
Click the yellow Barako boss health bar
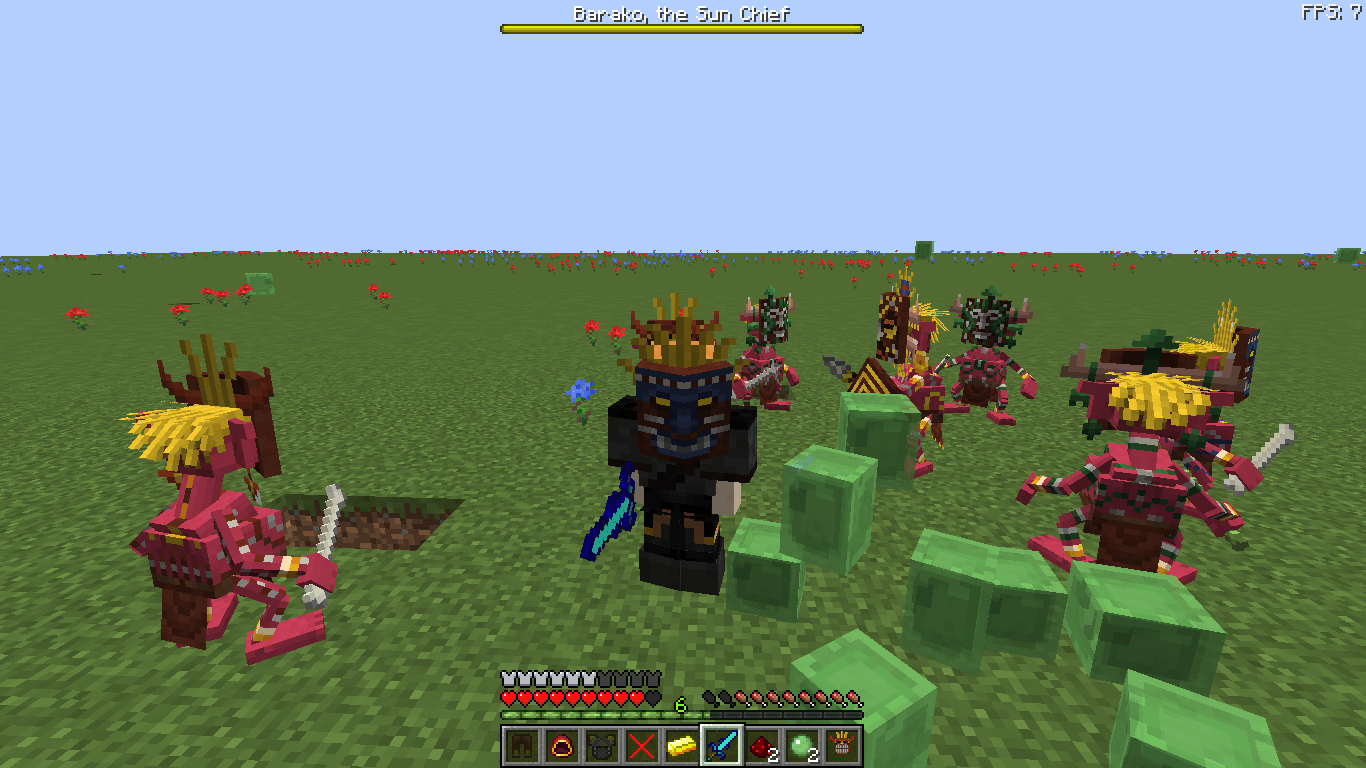(x=680, y=29)
